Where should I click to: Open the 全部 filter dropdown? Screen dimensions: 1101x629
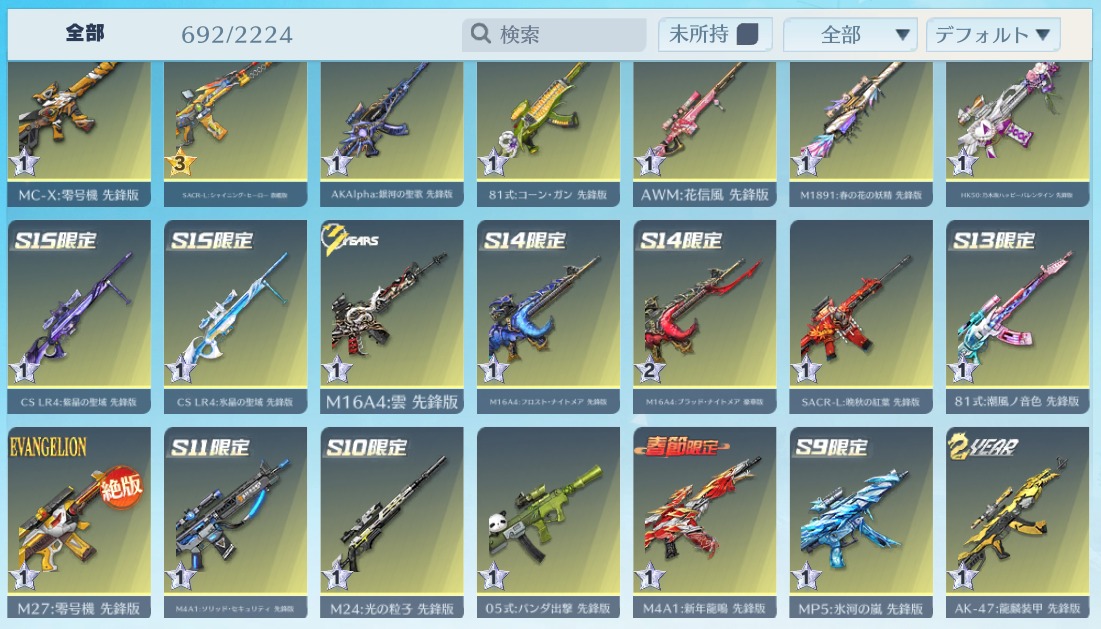coord(850,35)
